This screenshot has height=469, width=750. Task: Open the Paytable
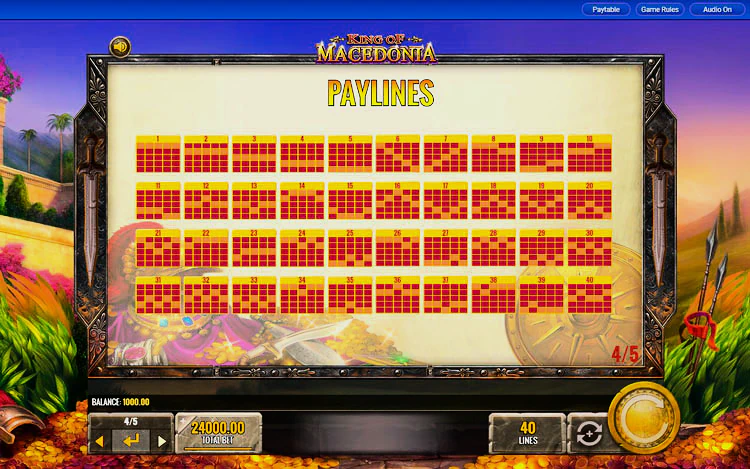tap(606, 9)
